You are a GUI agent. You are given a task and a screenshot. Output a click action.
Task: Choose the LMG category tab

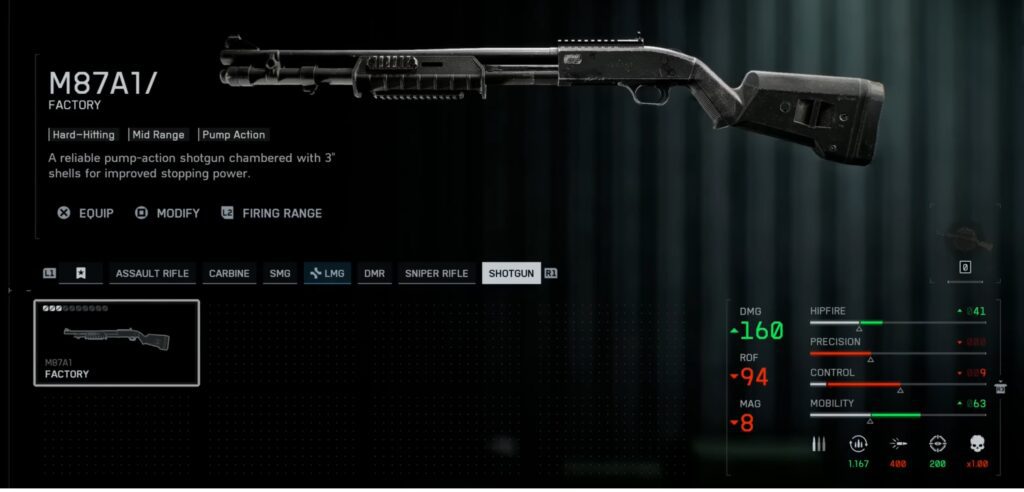[327, 273]
